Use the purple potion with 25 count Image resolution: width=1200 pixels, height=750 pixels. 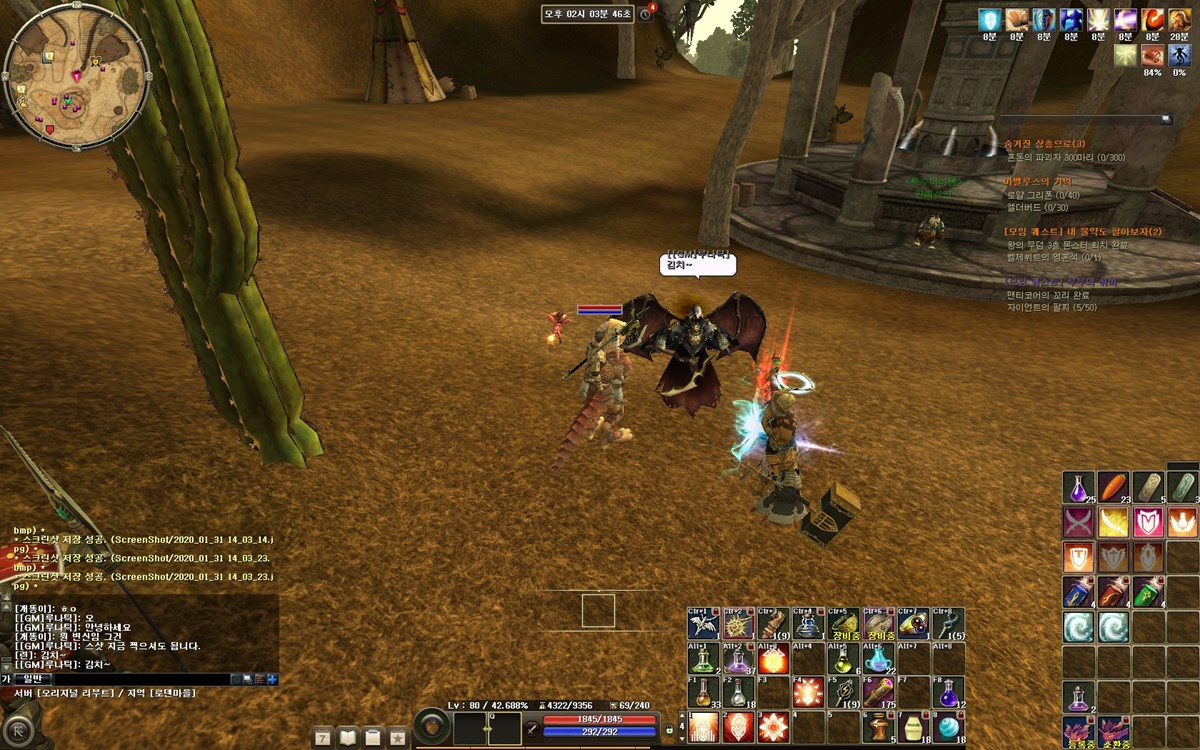click(x=1078, y=487)
